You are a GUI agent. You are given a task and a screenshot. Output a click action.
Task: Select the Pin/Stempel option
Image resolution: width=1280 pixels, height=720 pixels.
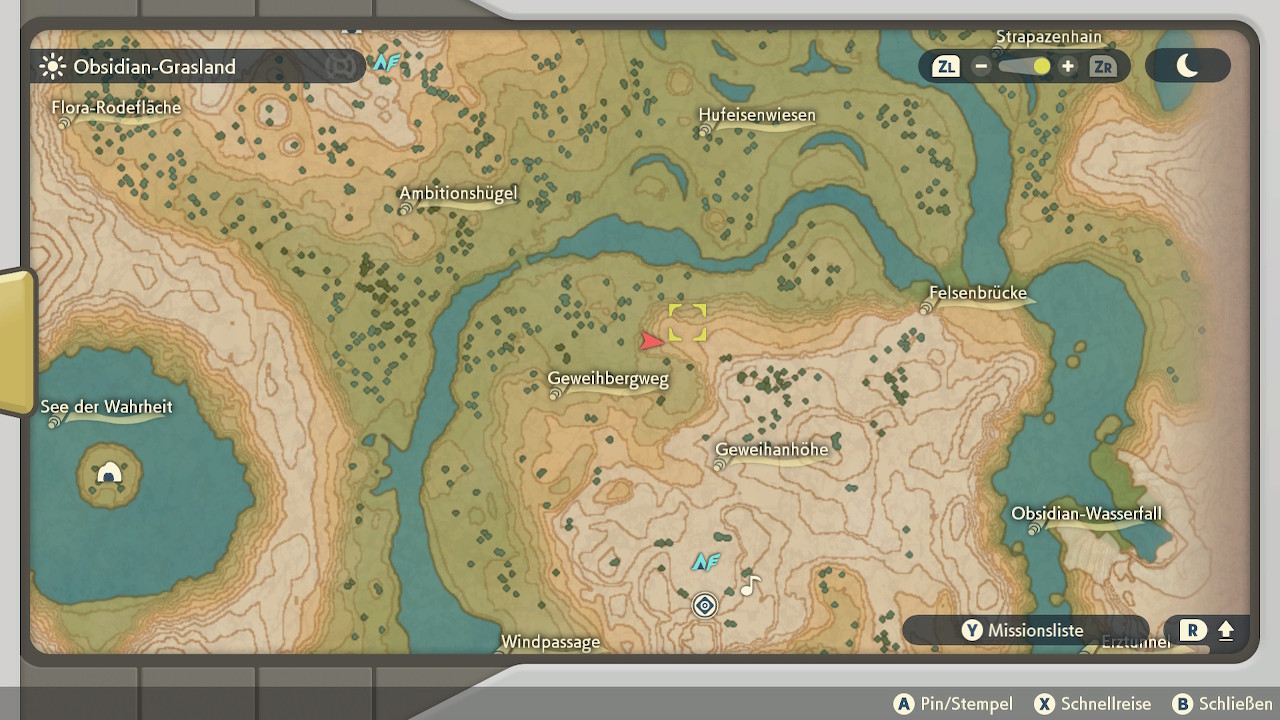(x=953, y=704)
